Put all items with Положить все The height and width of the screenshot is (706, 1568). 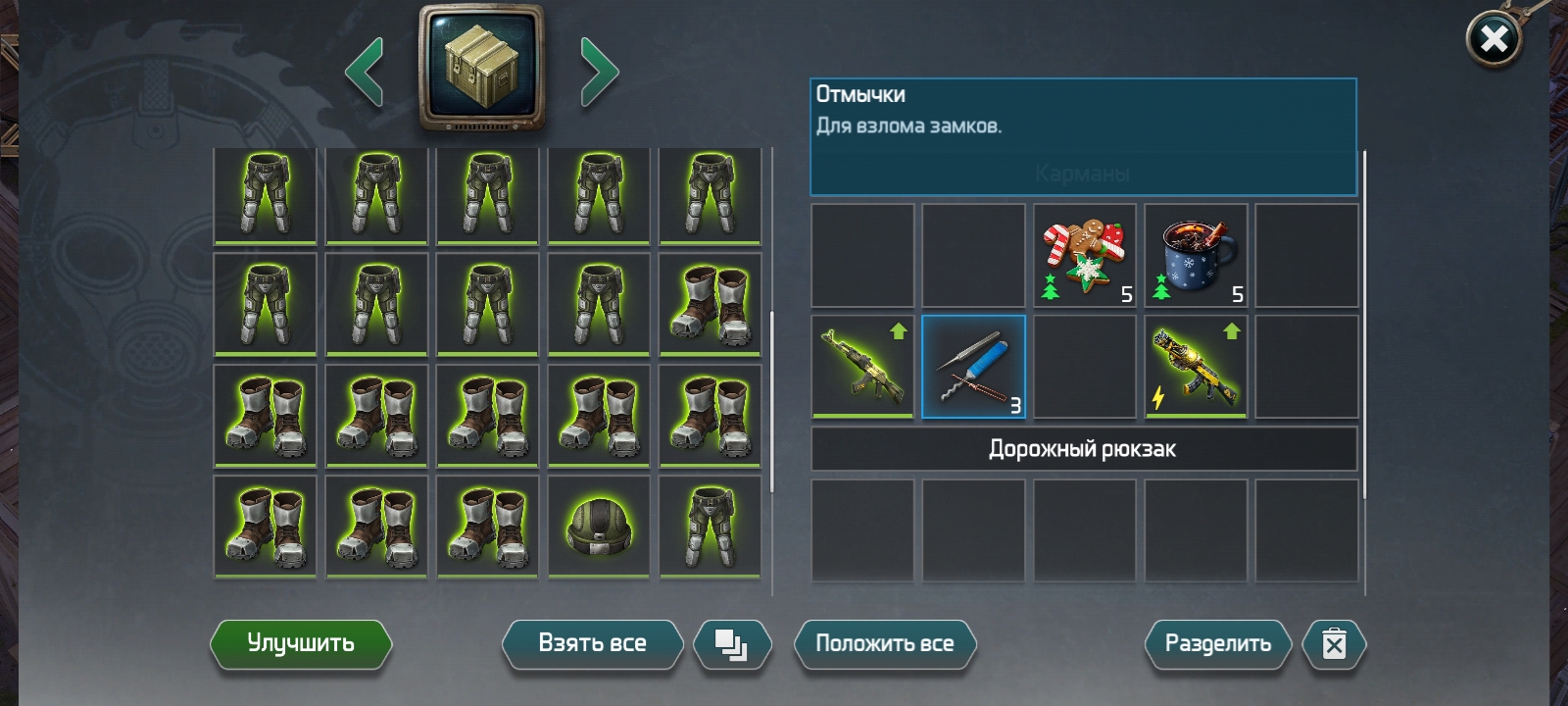(x=884, y=644)
